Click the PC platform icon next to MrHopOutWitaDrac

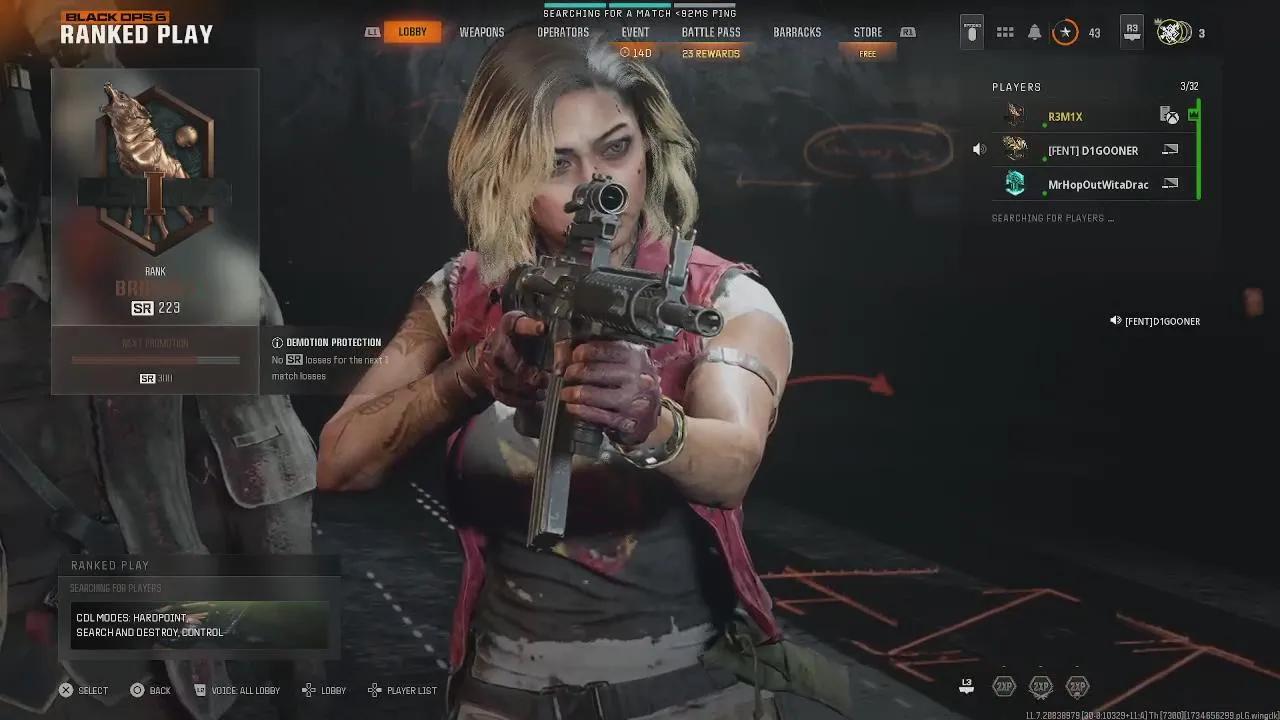click(1171, 183)
